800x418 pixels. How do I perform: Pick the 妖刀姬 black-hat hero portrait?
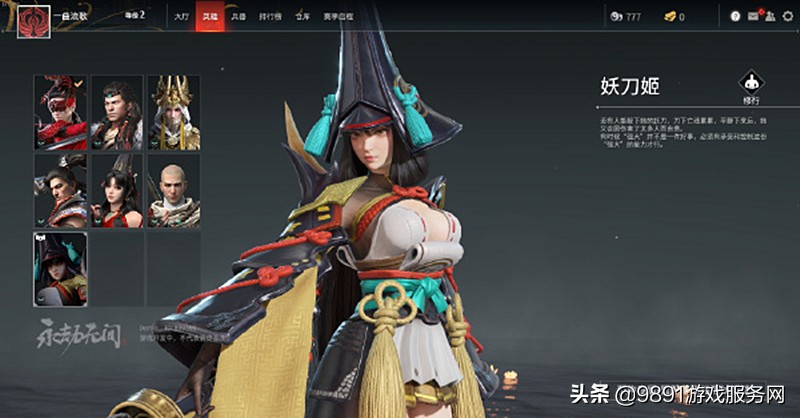pyautogui.click(x=61, y=268)
